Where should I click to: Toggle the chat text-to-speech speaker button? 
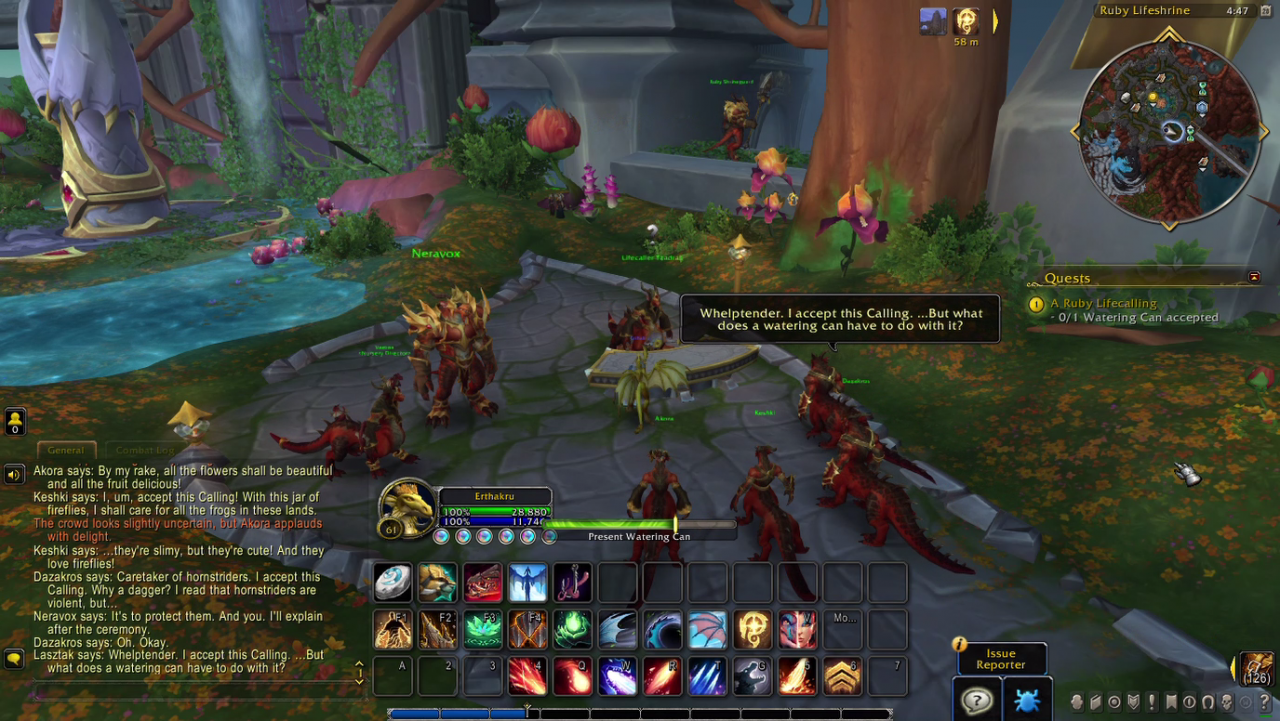click(14, 474)
